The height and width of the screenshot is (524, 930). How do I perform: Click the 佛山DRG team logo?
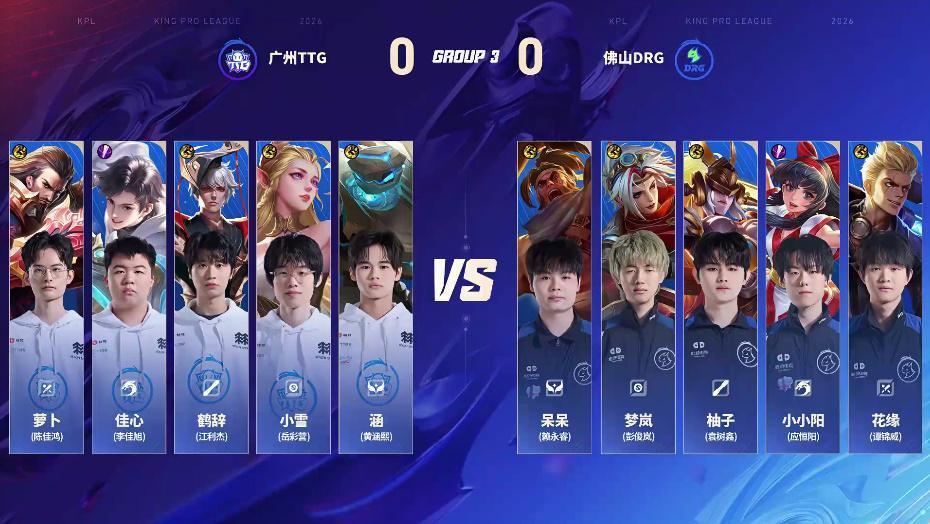tap(692, 59)
